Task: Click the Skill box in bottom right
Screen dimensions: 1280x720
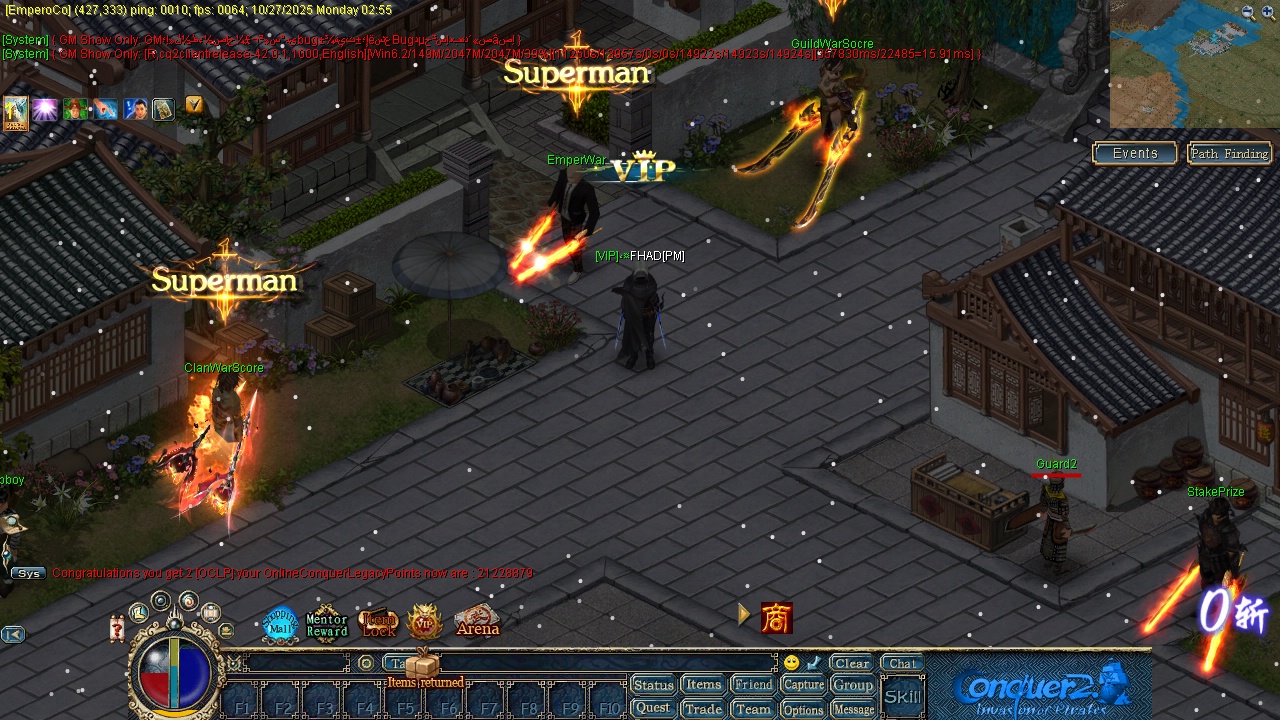Action: coord(901,695)
